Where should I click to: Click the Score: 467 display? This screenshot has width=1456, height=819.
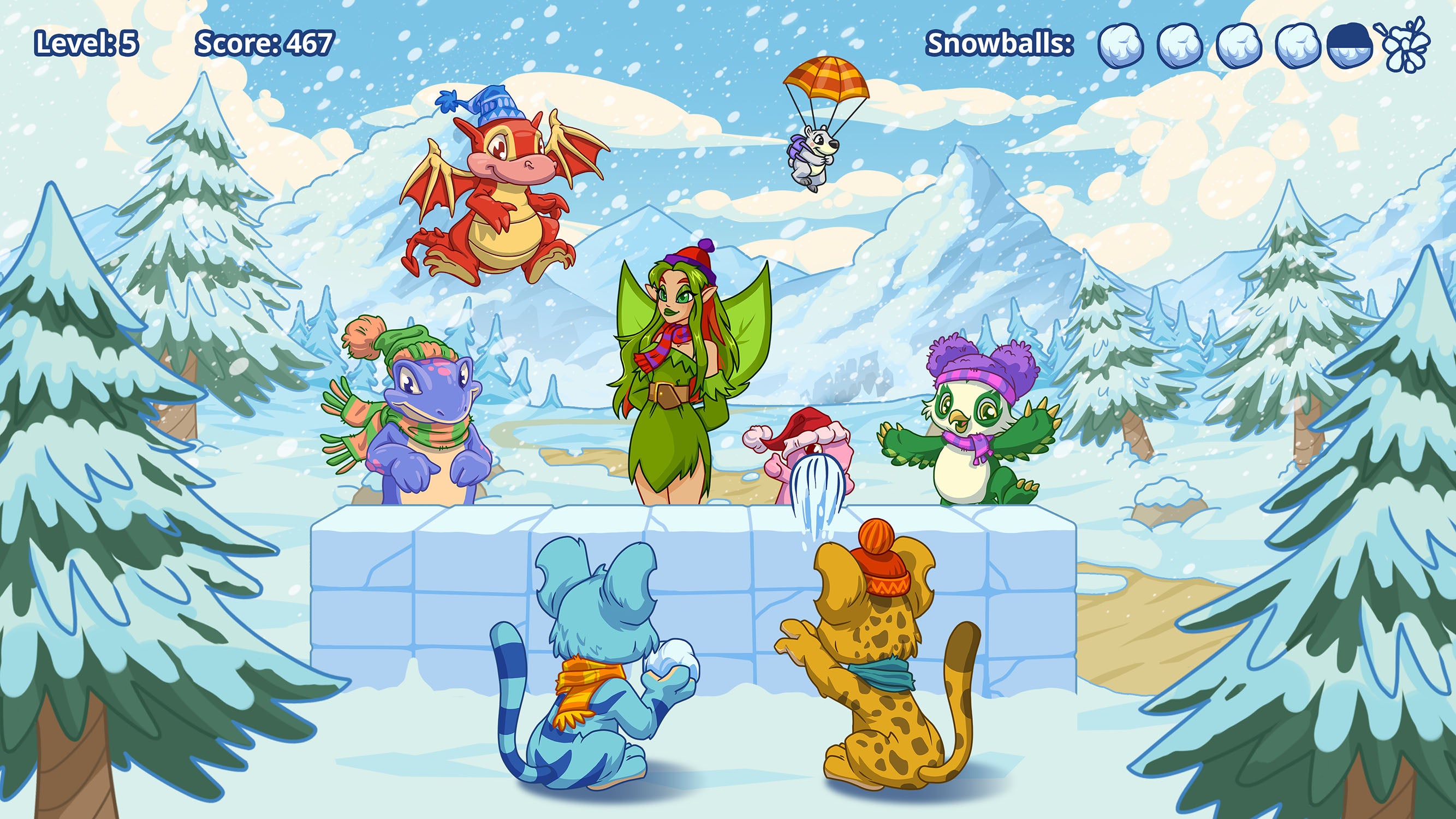point(264,44)
